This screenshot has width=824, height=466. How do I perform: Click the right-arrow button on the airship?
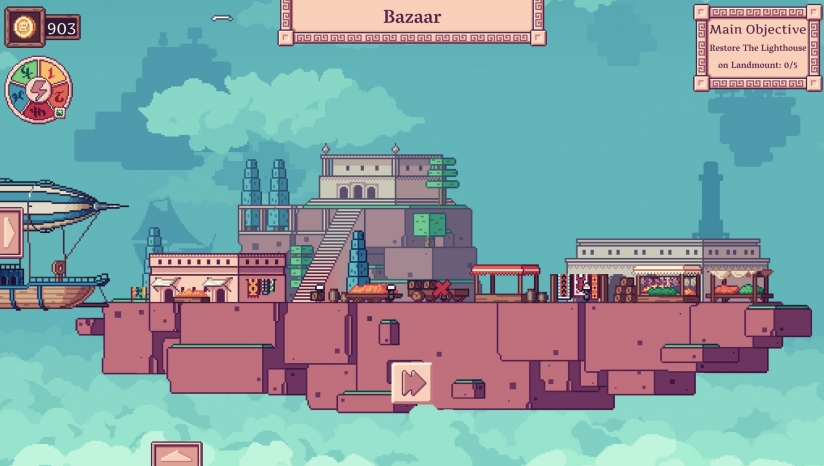pos(9,232)
